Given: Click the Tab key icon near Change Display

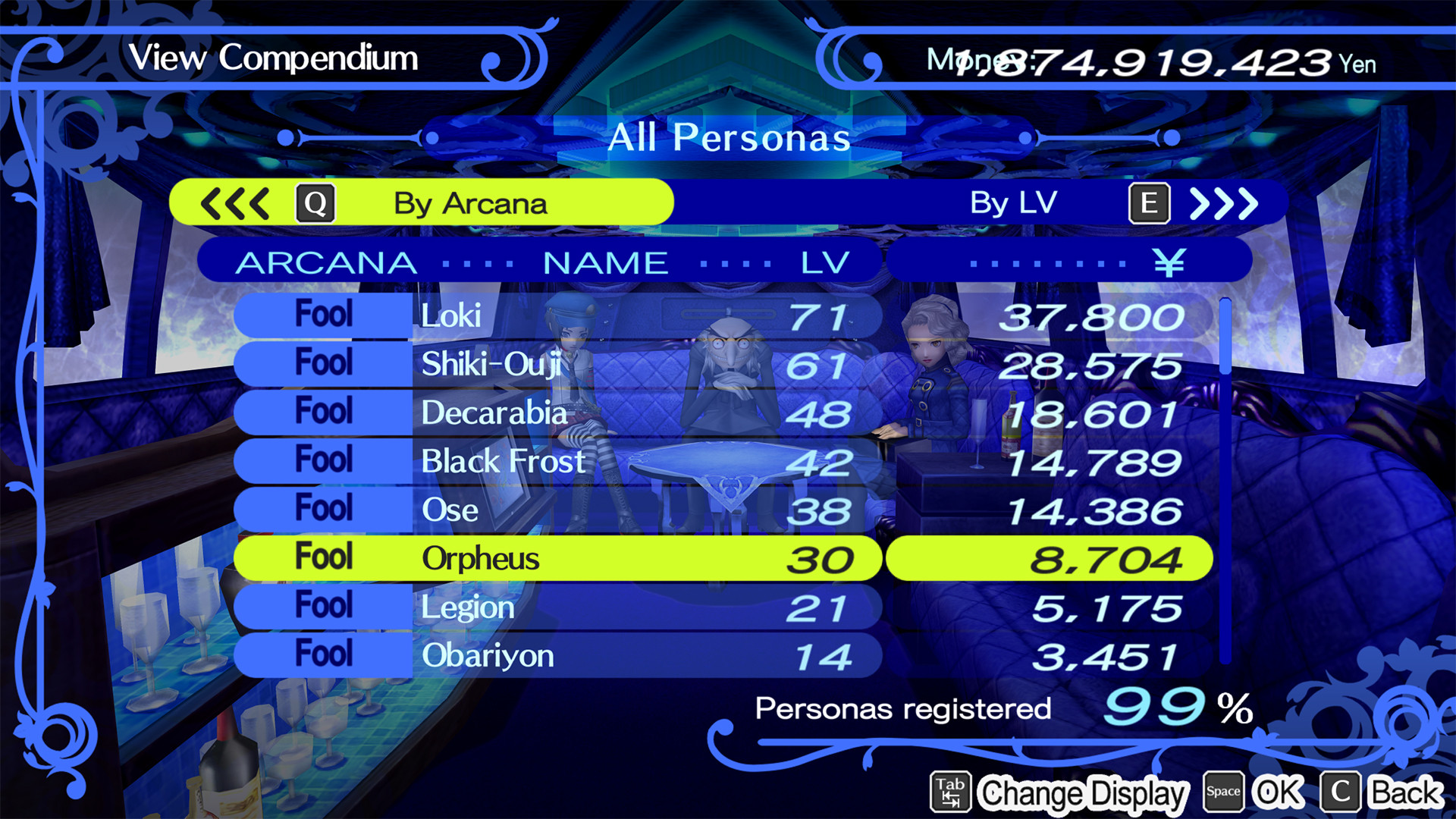Looking at the screenshot, I should pos(950,791).
